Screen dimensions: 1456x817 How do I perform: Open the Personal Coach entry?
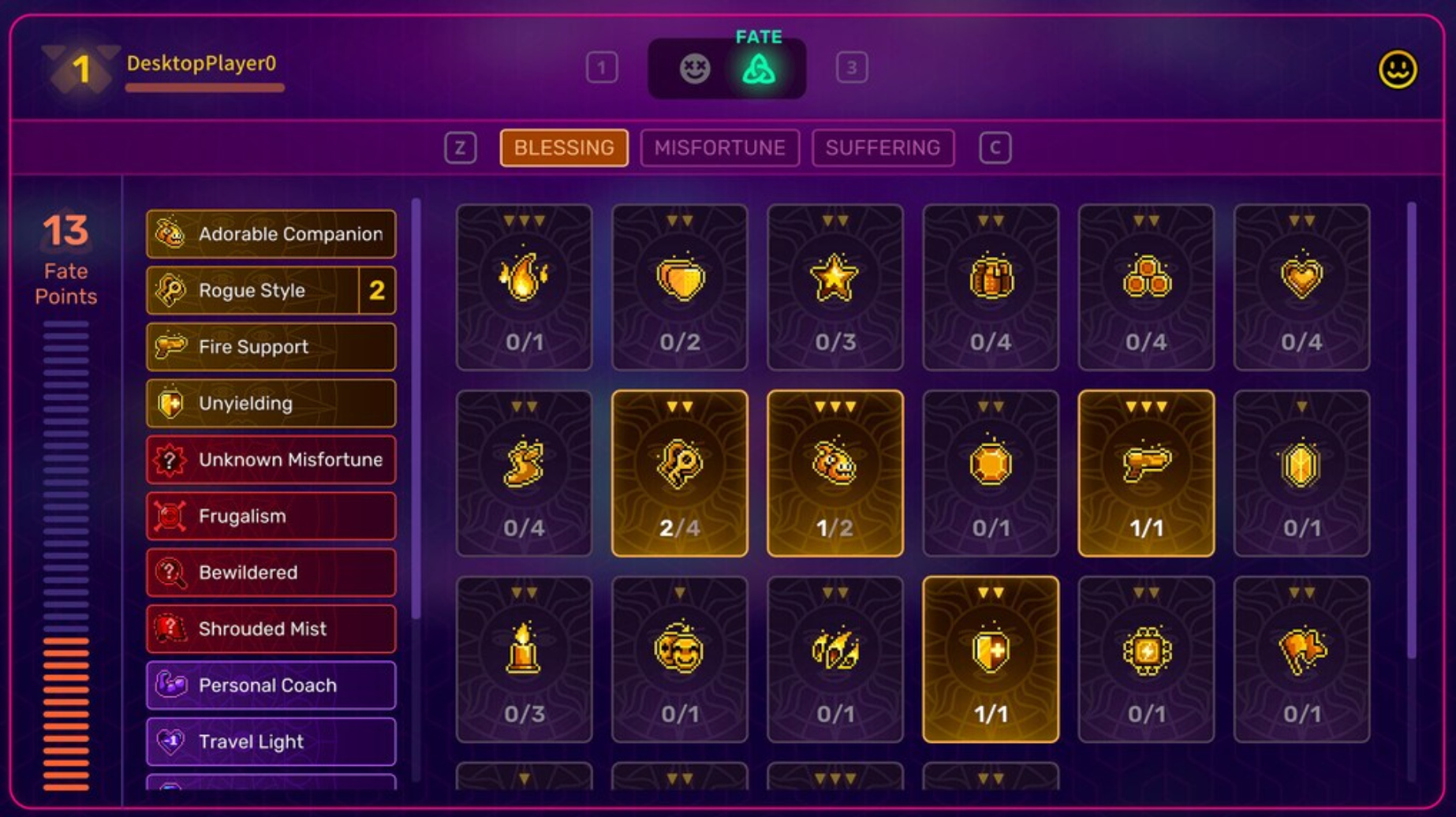[271, 685]
